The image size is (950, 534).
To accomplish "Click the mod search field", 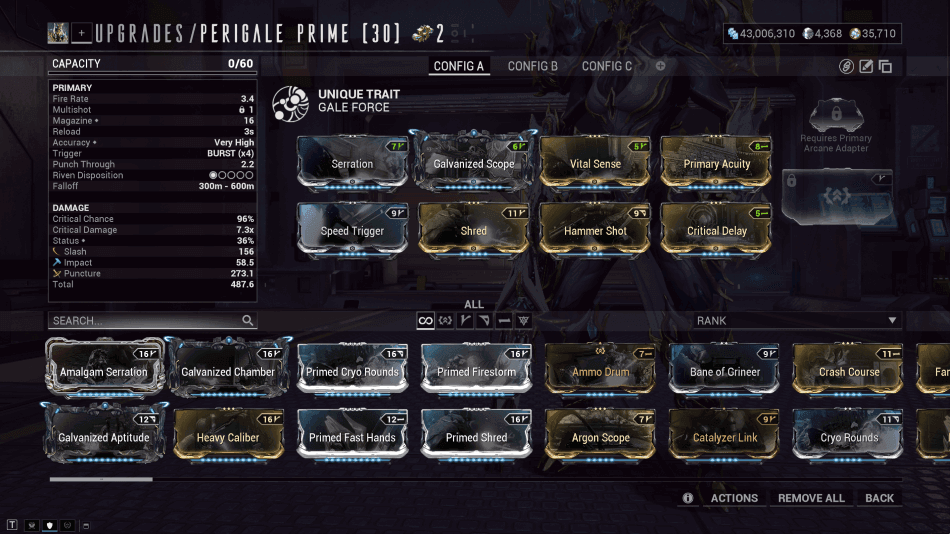I will point(145,321).
